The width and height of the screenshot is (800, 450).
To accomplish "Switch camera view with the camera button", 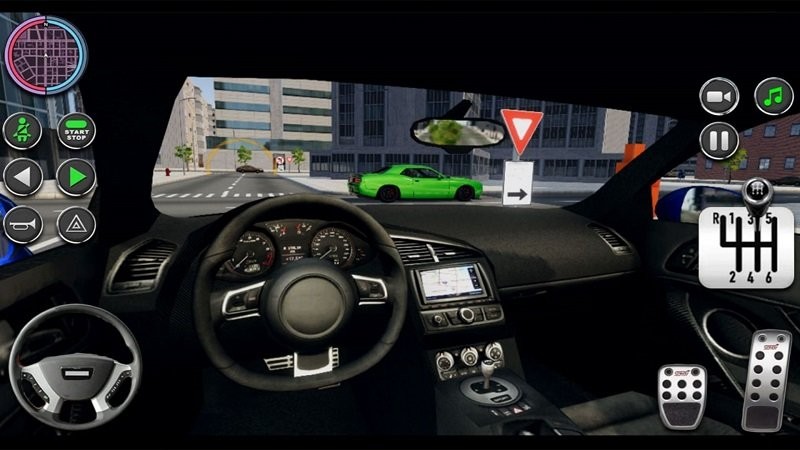I will click(719, 96).
